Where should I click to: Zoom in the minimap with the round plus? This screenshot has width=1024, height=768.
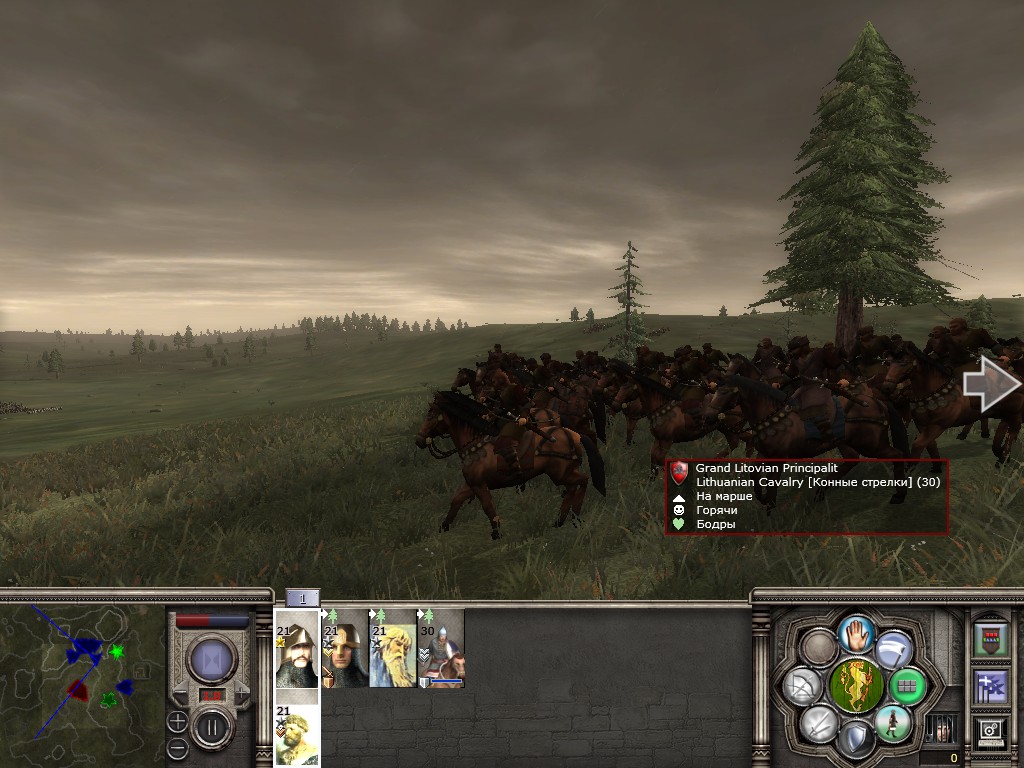[x=177, y=721]
